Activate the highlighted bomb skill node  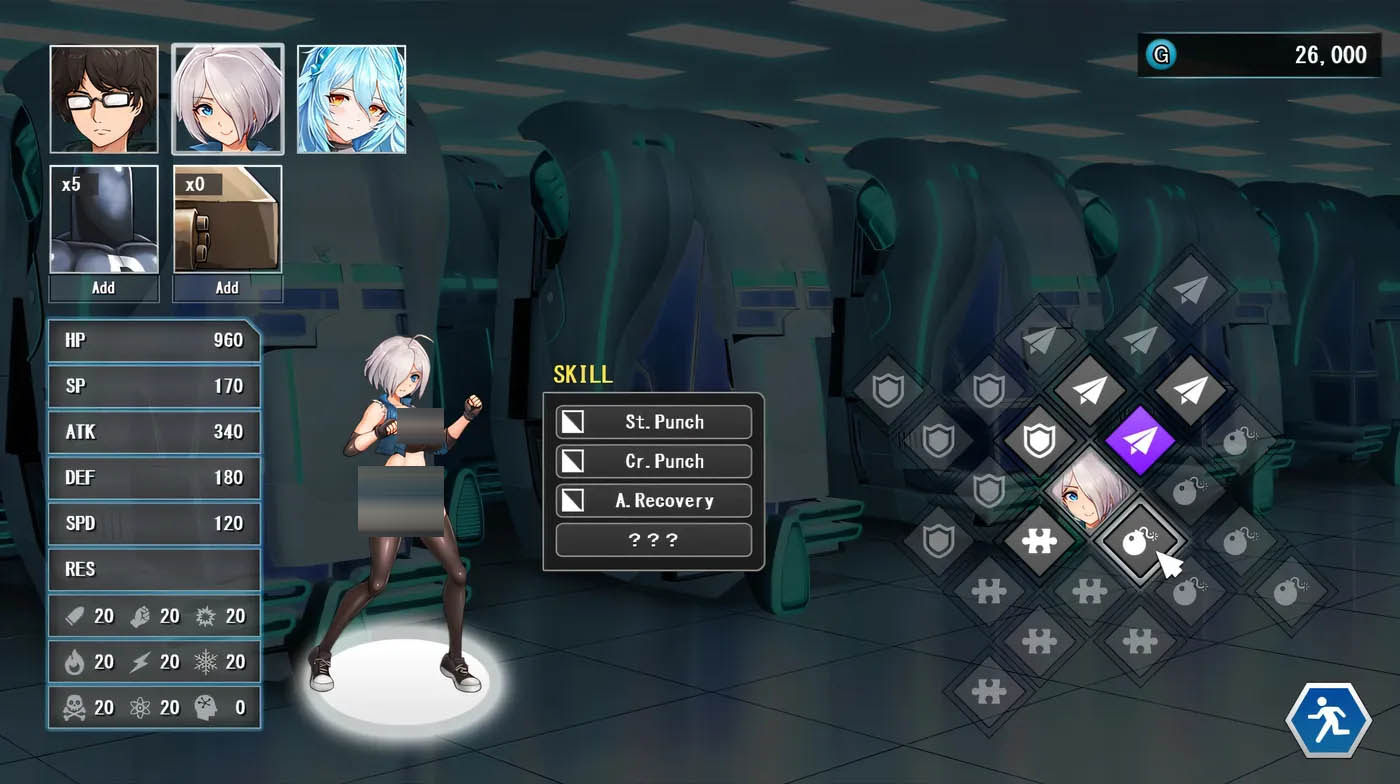[1139, 542]
